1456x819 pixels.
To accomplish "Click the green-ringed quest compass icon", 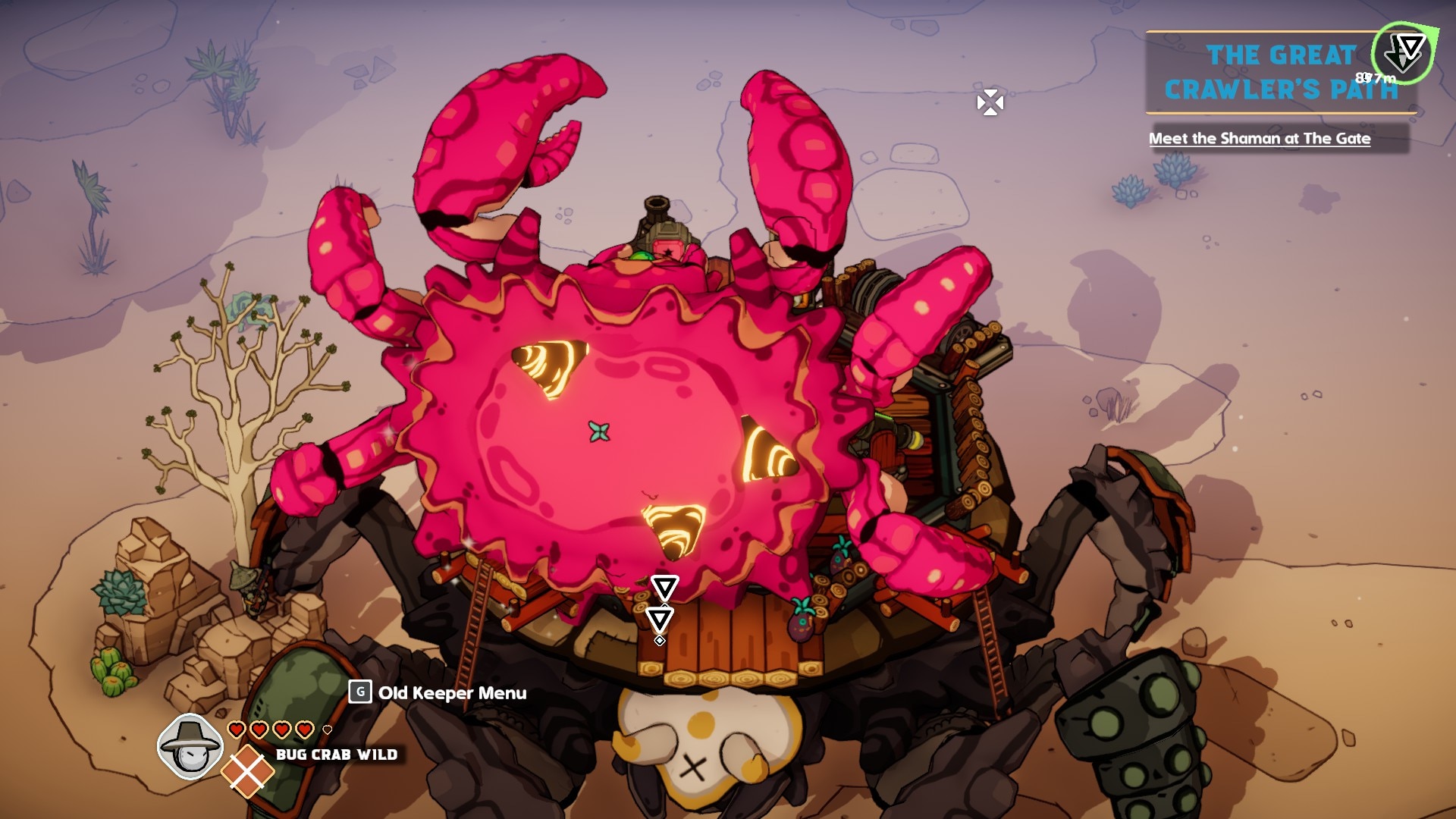I will pyautogui.click(x=1404, y=52).
